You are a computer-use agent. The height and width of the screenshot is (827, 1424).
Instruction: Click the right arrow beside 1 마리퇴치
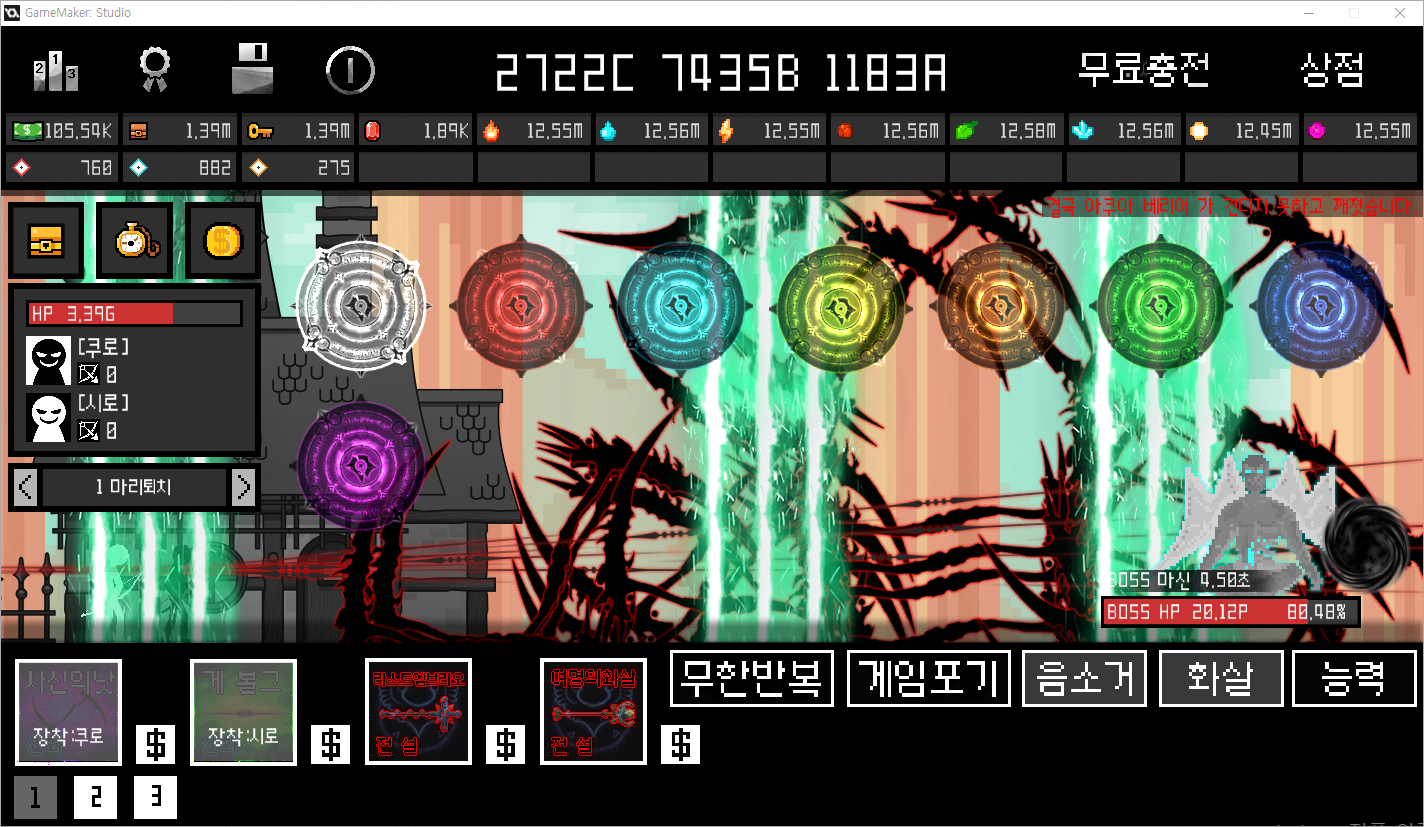243,488
